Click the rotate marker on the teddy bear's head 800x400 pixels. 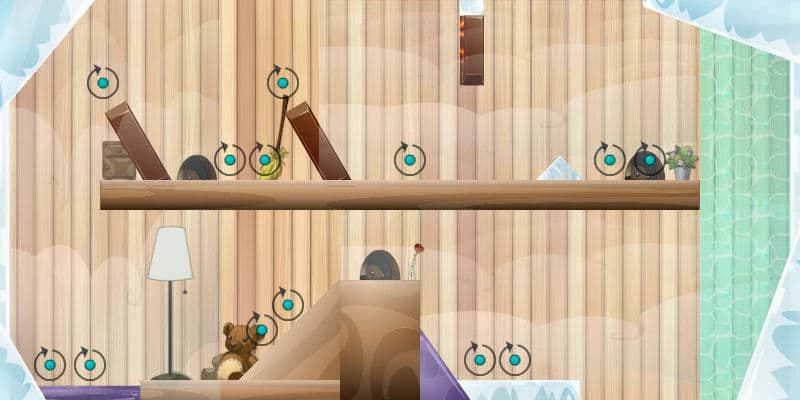click(262, 329)
